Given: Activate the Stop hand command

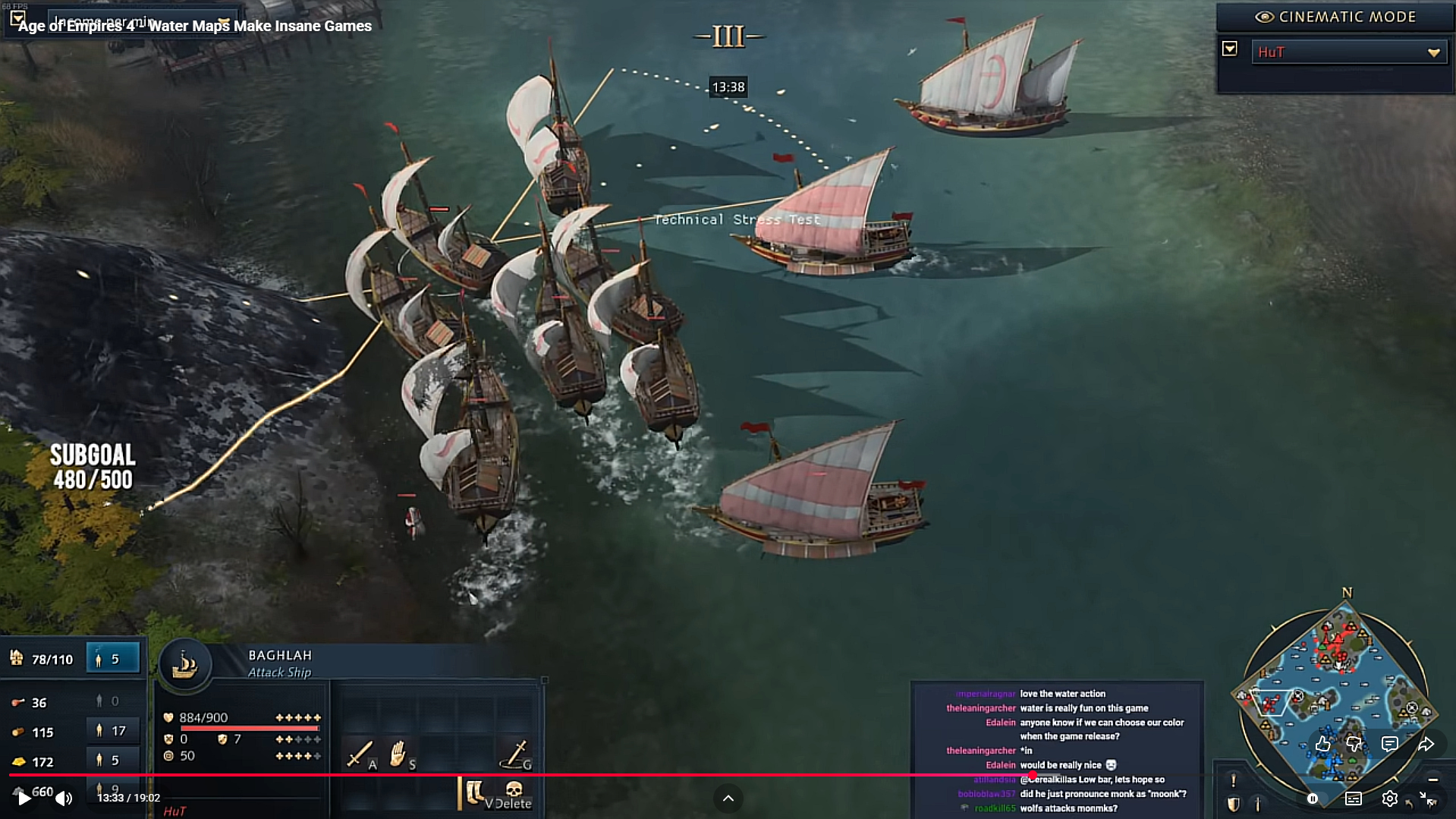Looking at the screenshot, I should click(398, 754).
